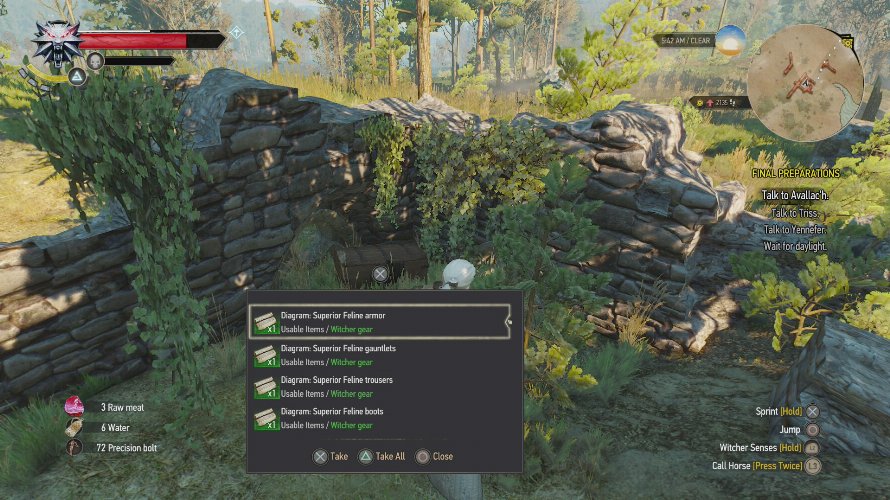
Task: Close the loot window
Action: click(x=435, y=456)
